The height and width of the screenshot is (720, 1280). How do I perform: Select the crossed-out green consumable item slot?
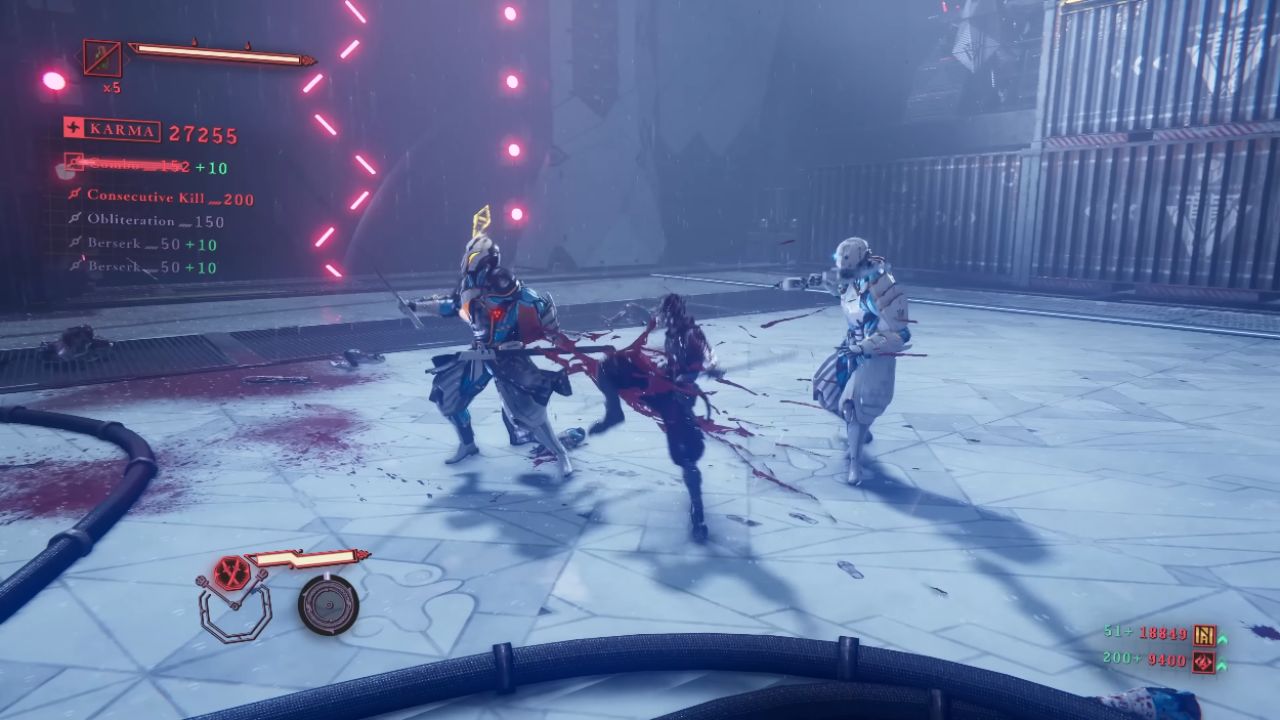(102, 59)
